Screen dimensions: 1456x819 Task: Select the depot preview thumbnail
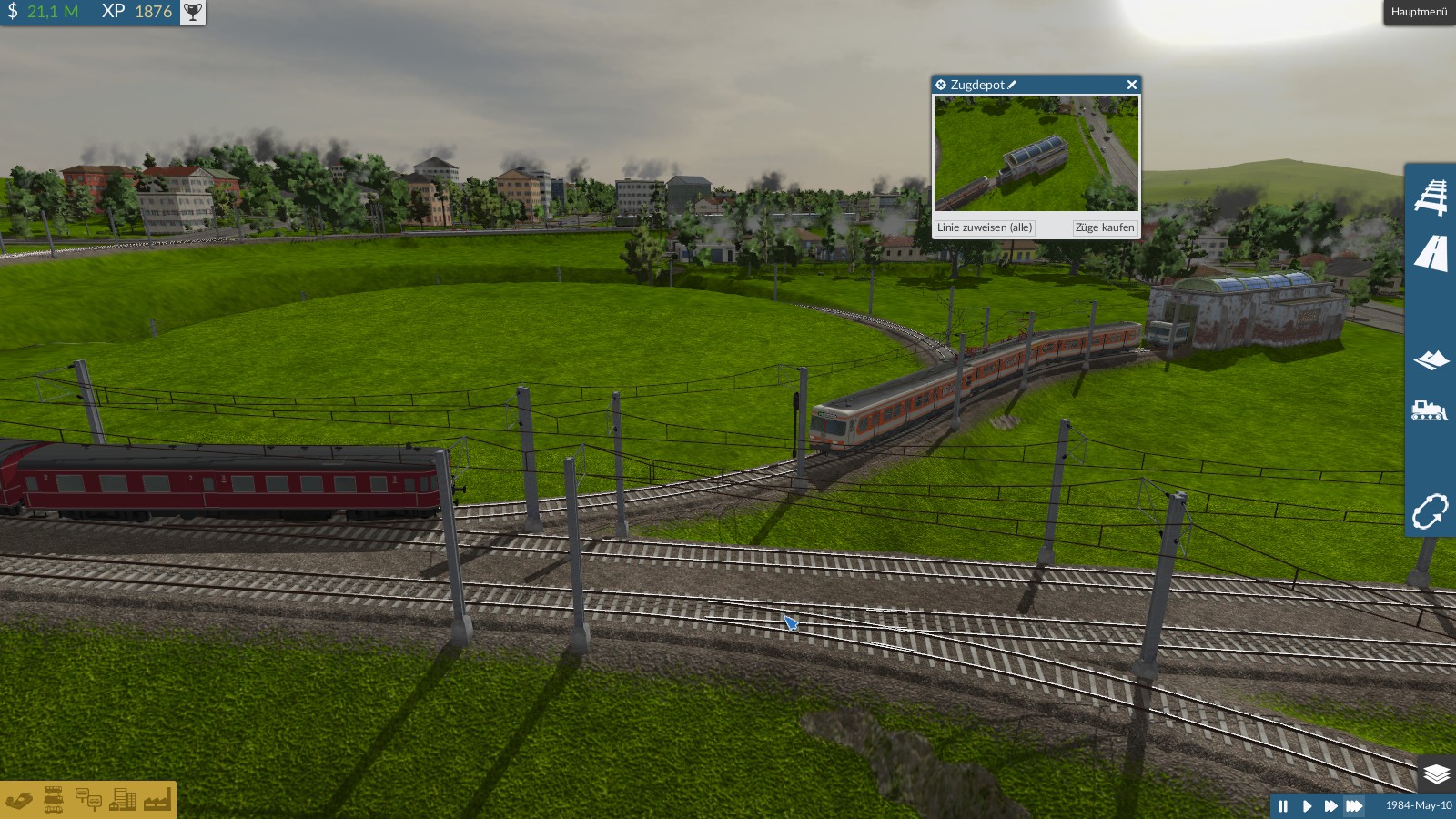point(1036,154)
